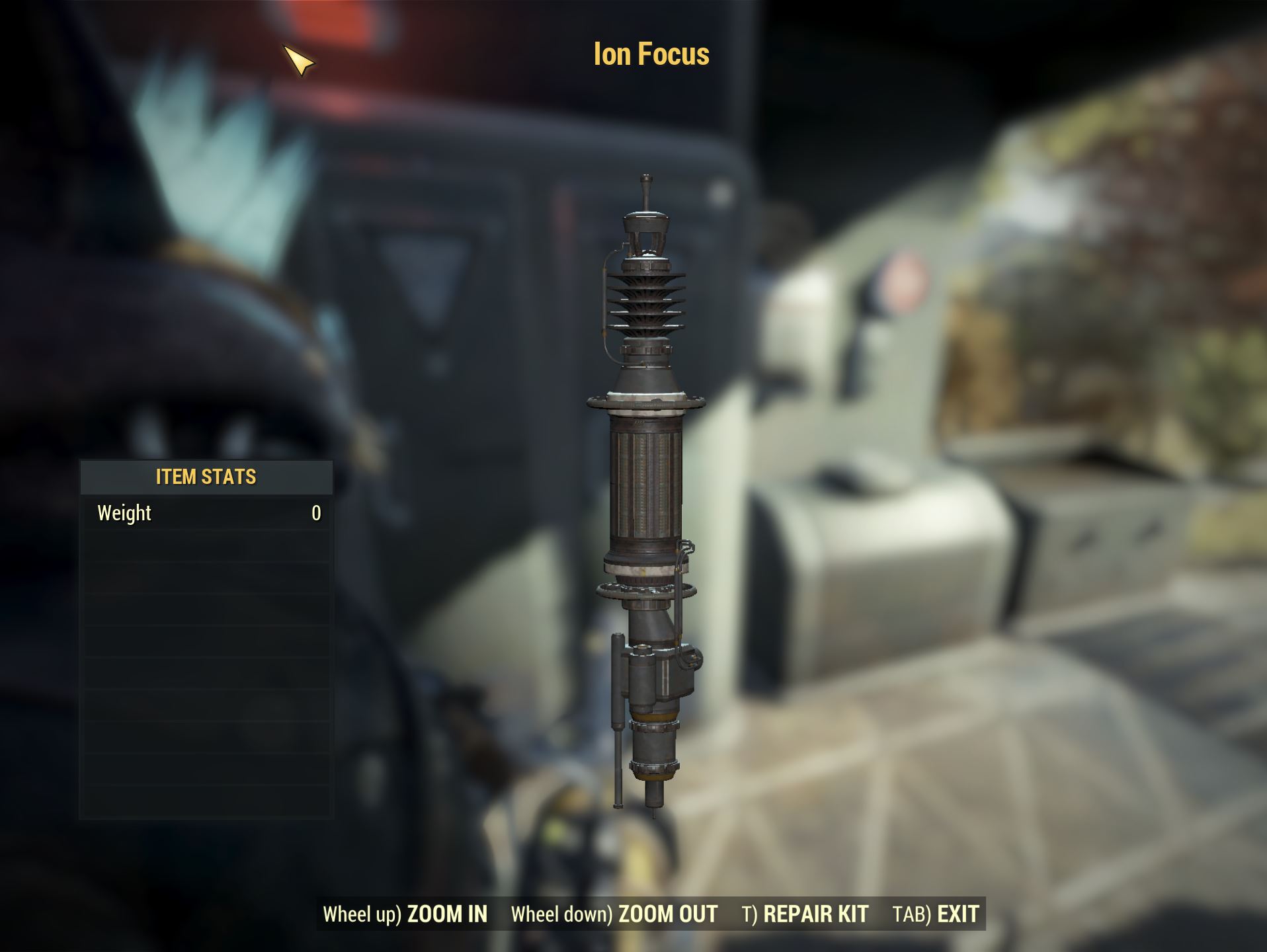Select Zoom Out on the button bar
Viewport: 1267px width, 952px height.
coord(614,914)
